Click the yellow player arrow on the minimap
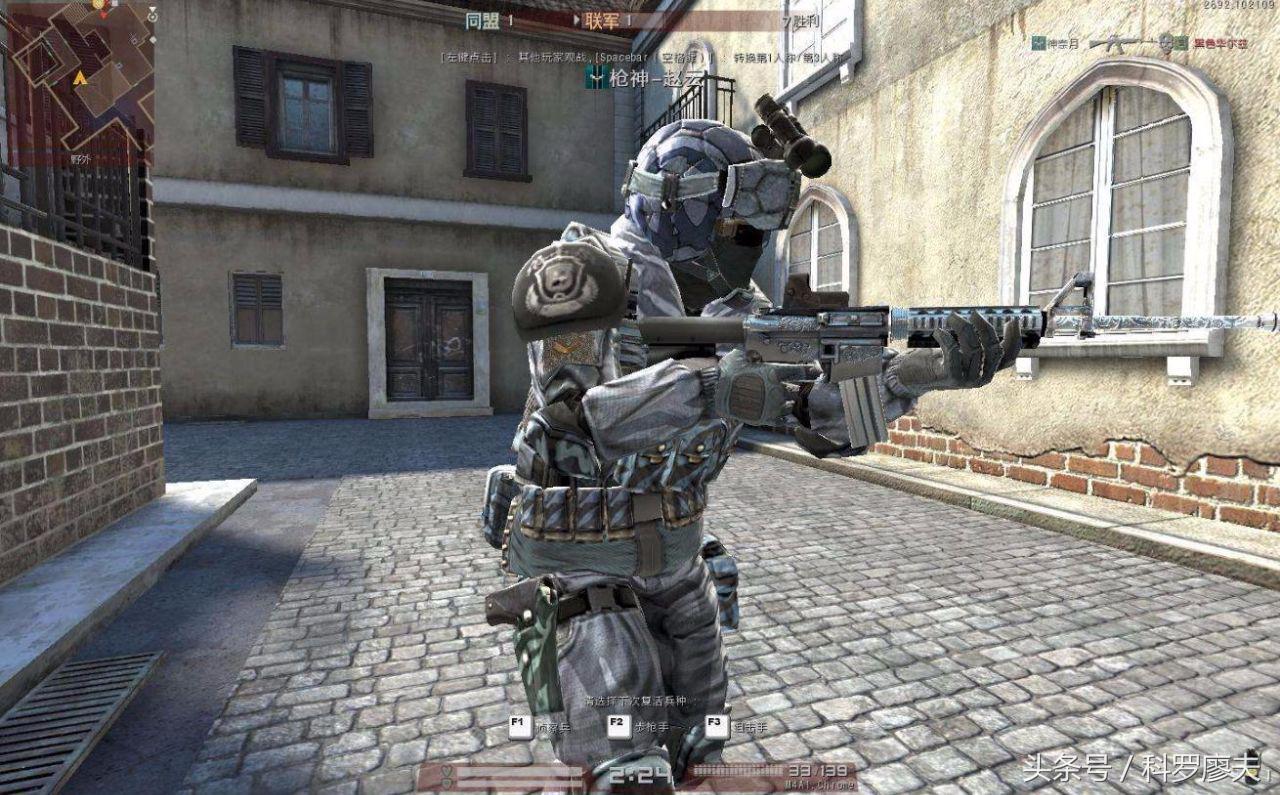The image size is (1280, 795). pos(80,77)
